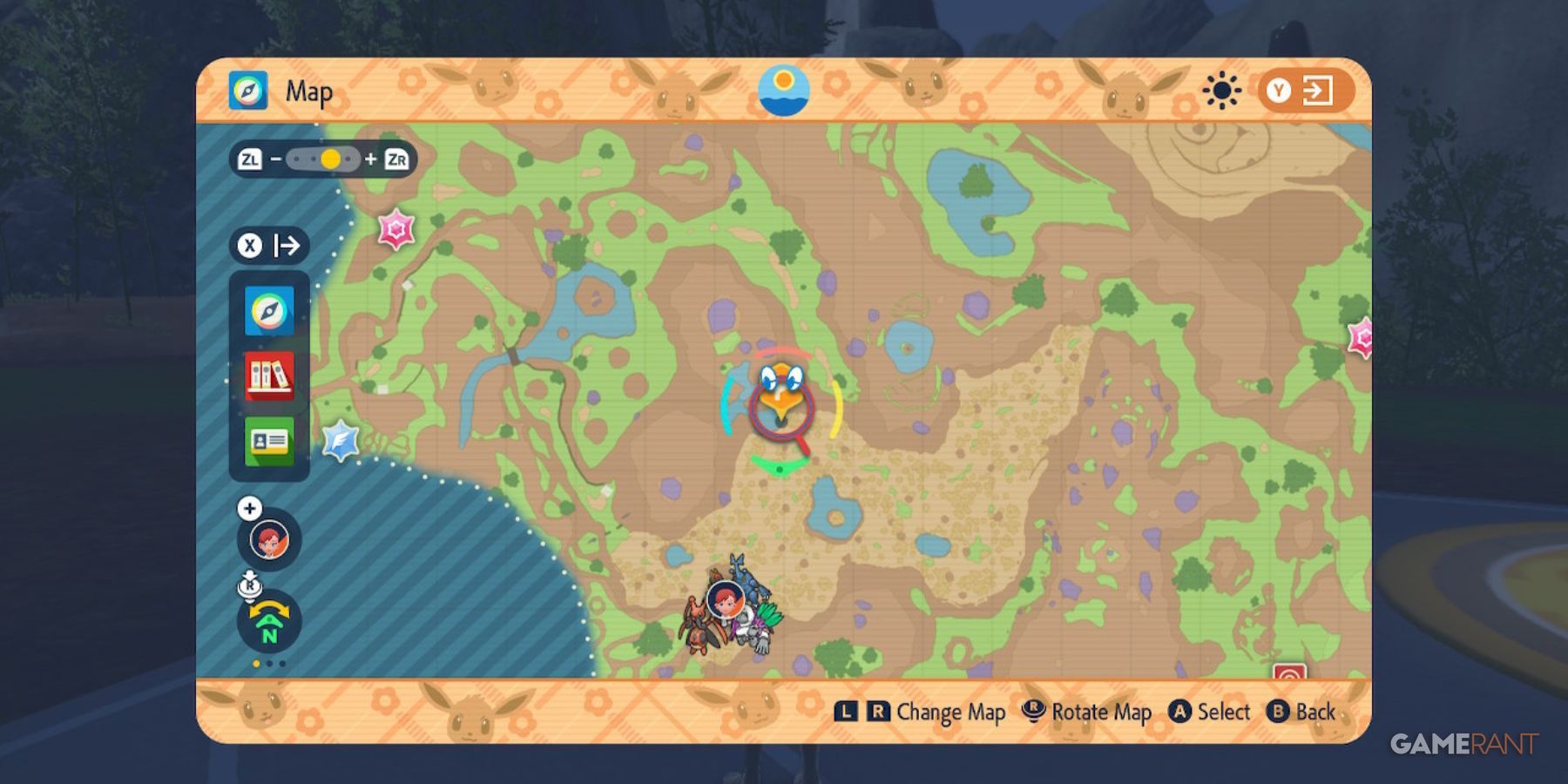Select the day/night indicator at top center
Image resolution: width=1568 pixels, height=784 pixels.
pos(783,91)
